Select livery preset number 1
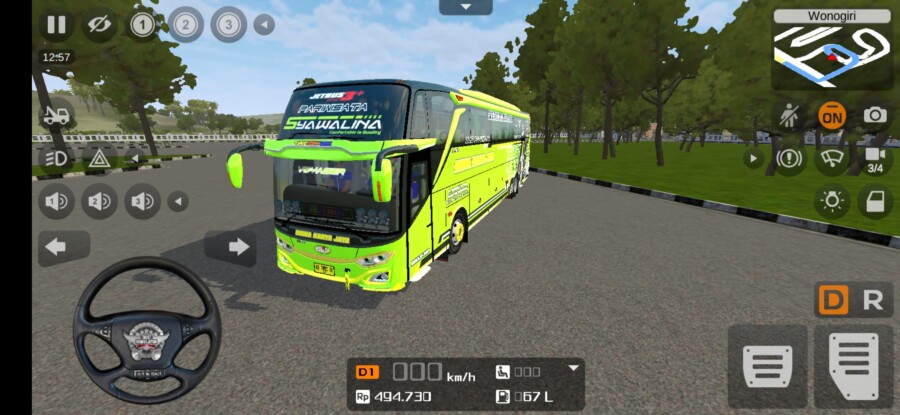The image size is (900, 415). (142, 25)
